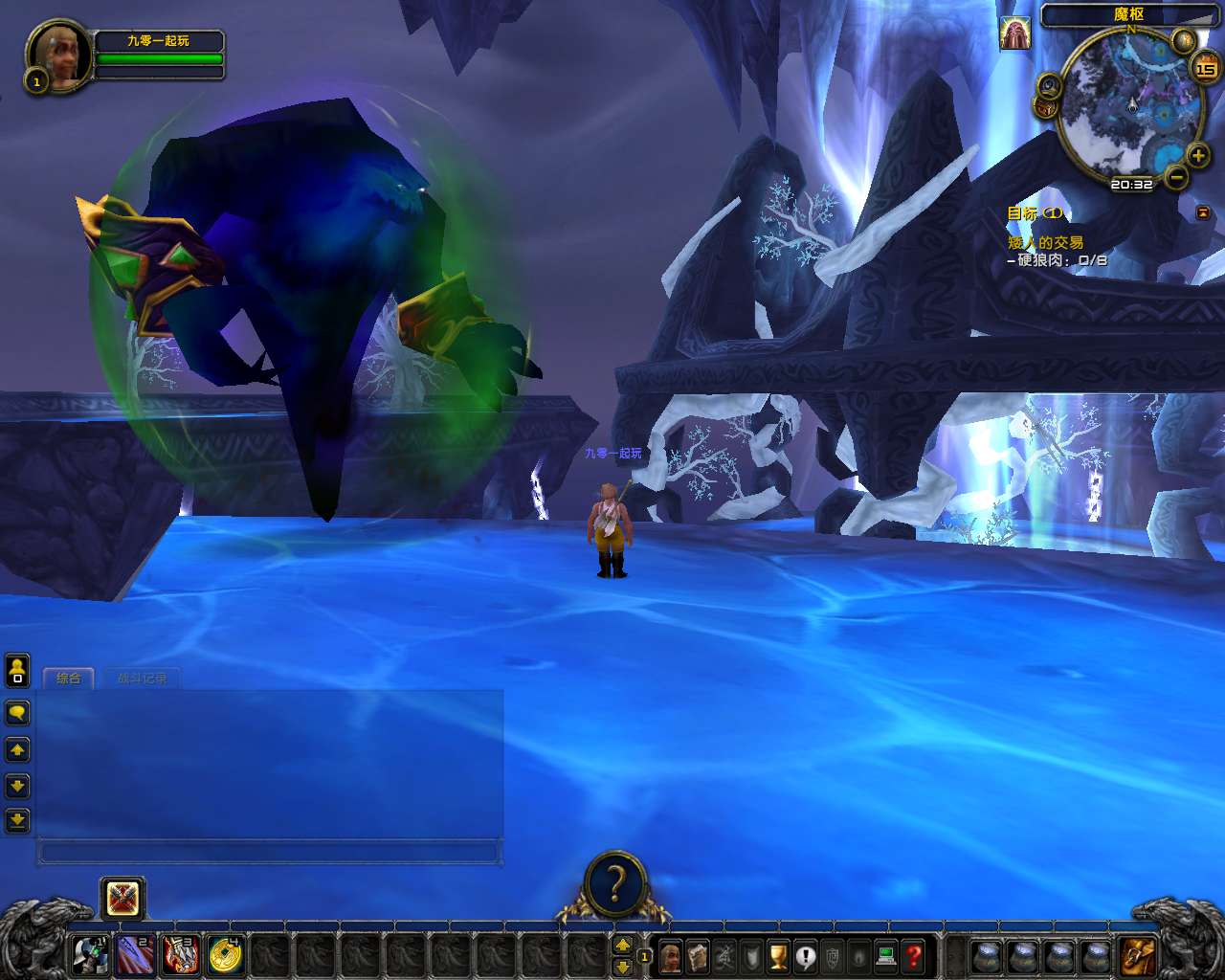The image size is (1225, 980).
Task: Open the friends list button above chat
Action: [17, 671]
